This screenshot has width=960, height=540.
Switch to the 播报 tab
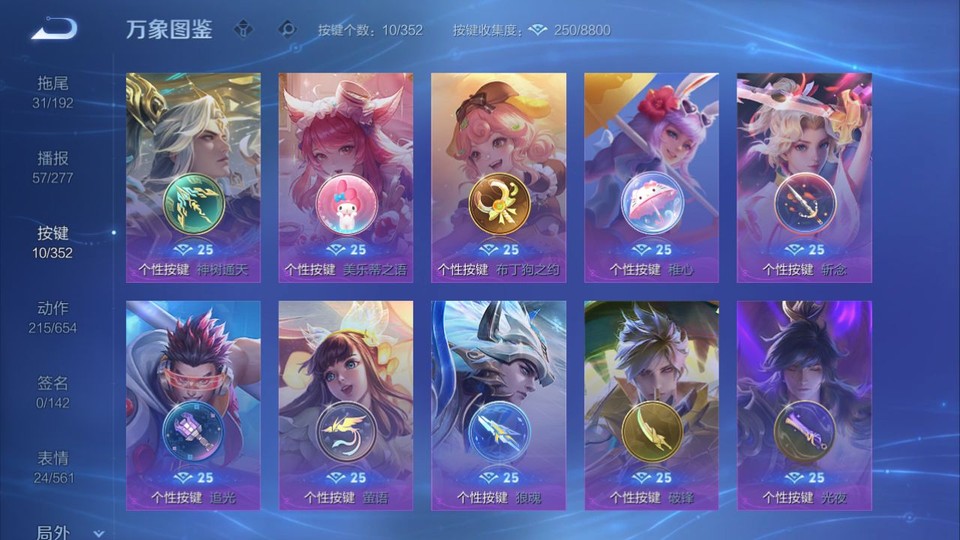pyautogui.click(x=53, y=167)
